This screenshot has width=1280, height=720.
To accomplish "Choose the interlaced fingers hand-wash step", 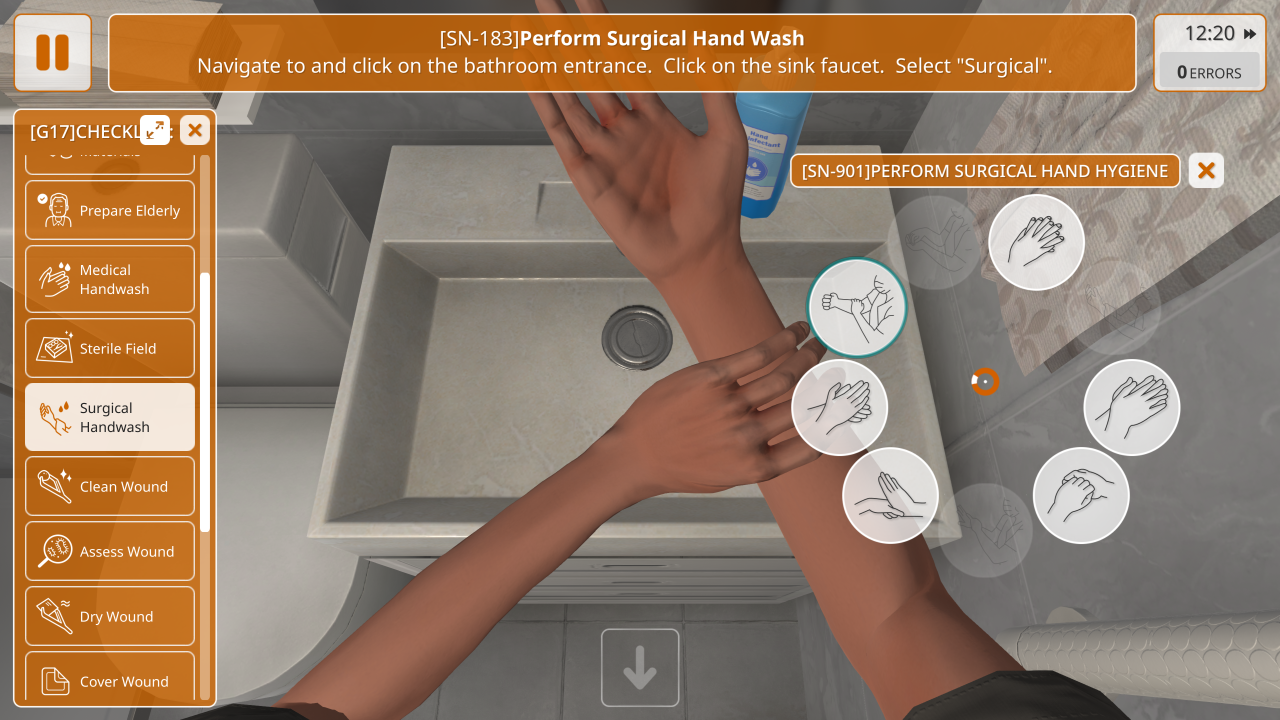I will click(x=1036, y=243).
